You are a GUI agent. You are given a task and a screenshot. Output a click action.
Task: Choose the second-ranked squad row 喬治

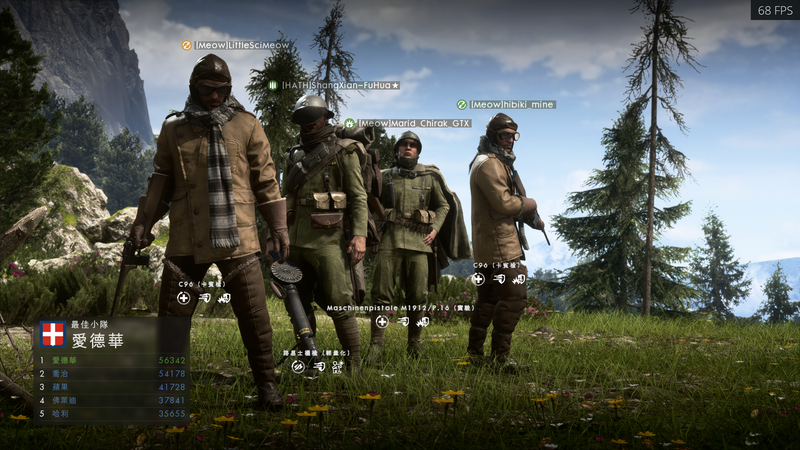point(112,373)
